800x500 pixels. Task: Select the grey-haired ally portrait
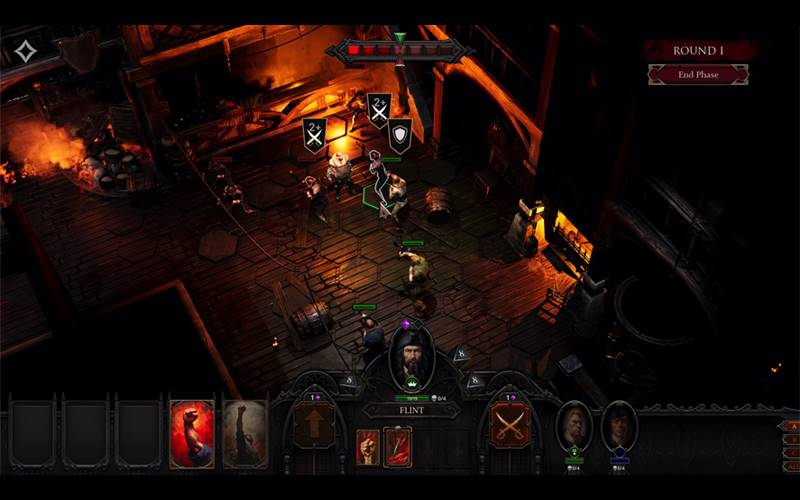[574, 425]
